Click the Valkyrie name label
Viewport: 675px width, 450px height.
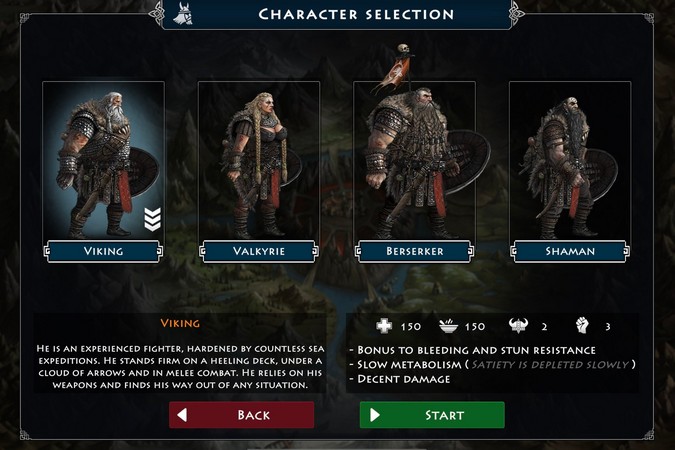pyautogui.click(x=259, y=251)
